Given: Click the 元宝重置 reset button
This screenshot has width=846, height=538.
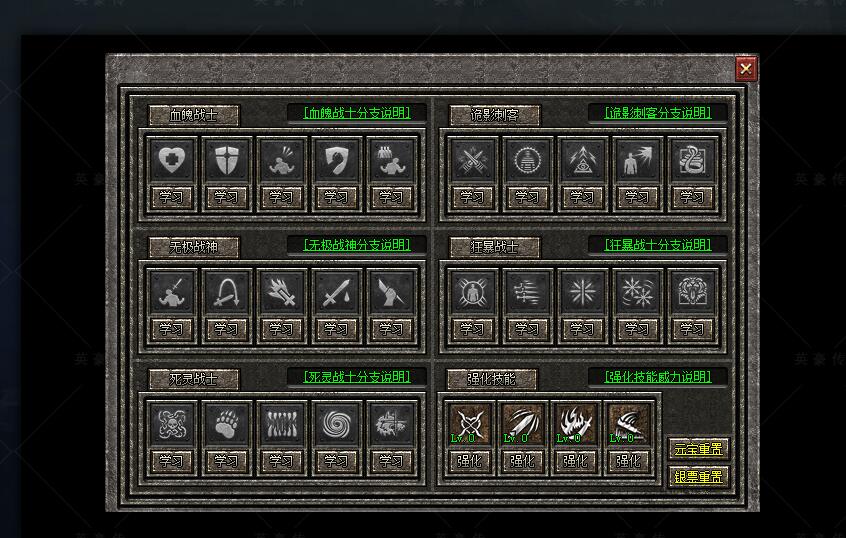Looking at the screenshot, I should pyautogui.click(x=698, y=449).
